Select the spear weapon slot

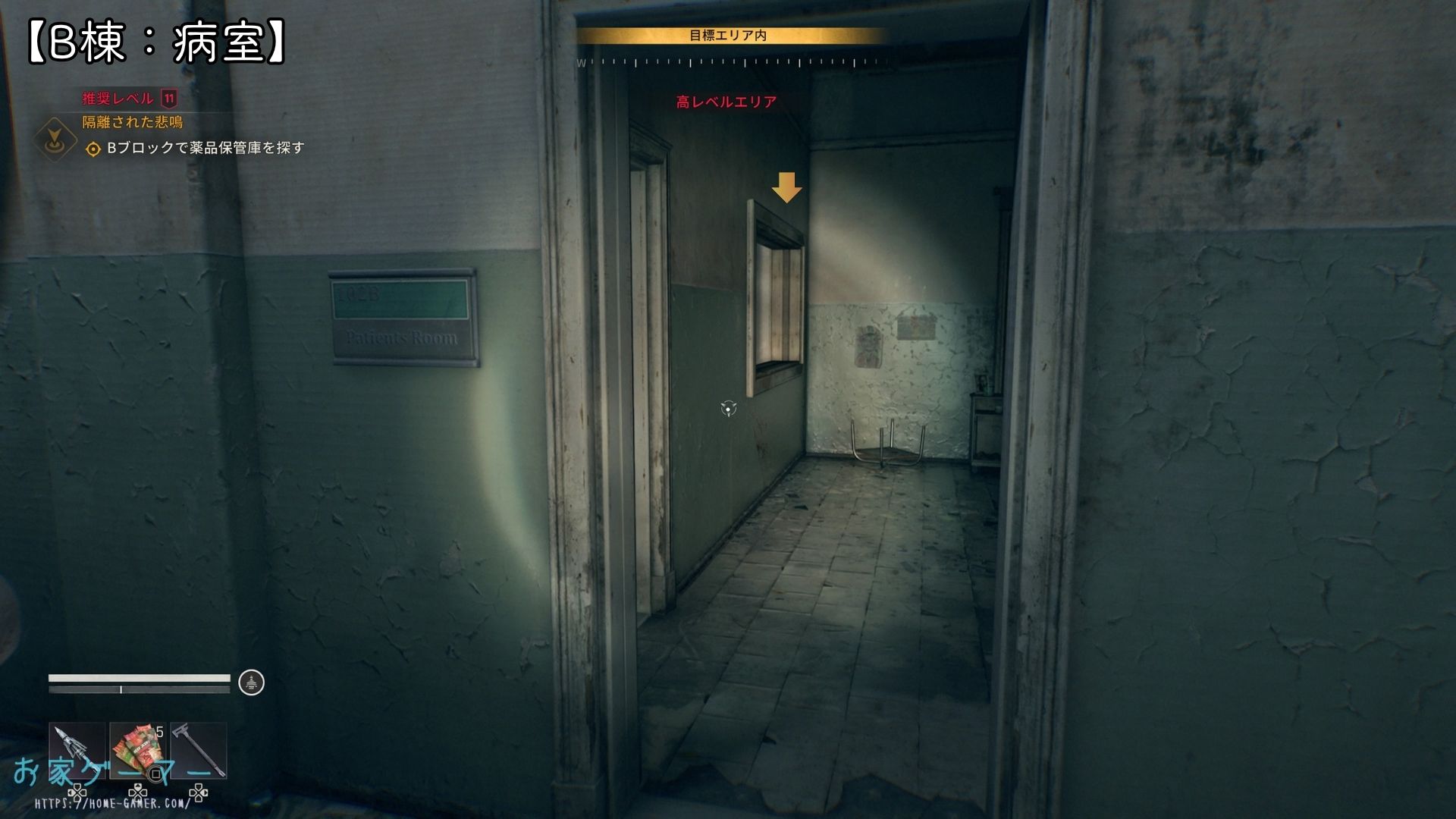pos(77,751)
